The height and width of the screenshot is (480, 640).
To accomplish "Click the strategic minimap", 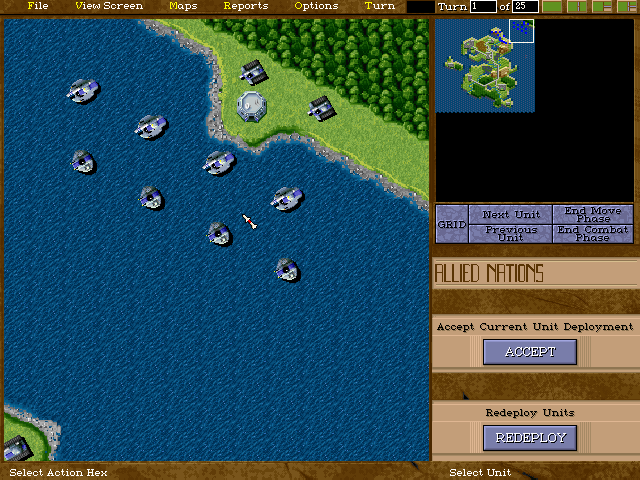I will pos(485,66).
